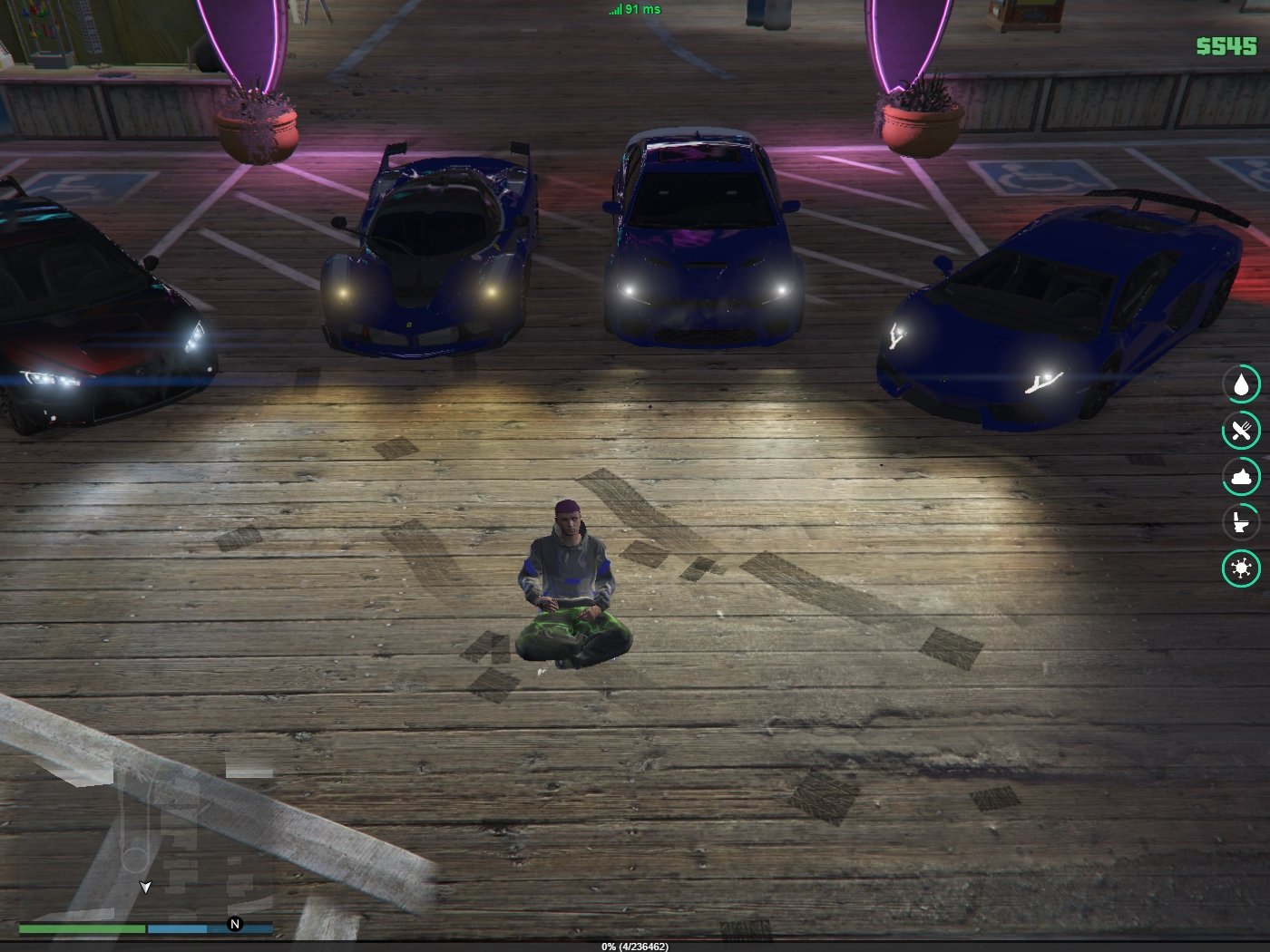Click the player arrow on the minimap
Viewport: 1270px width, 952px height.
(x=145, y=887)
